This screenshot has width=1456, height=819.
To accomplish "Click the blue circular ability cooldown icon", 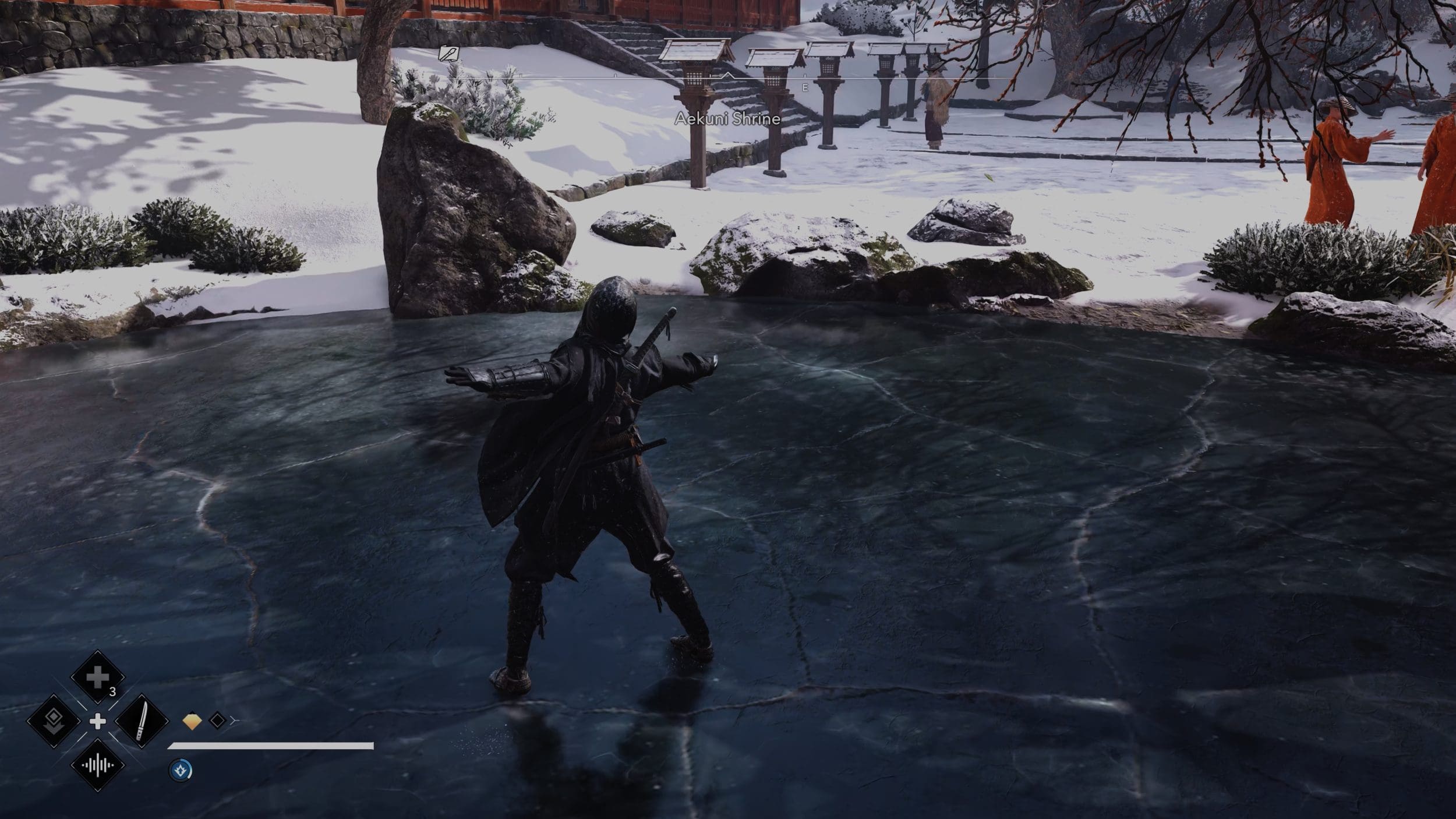I will coord(180,771).
